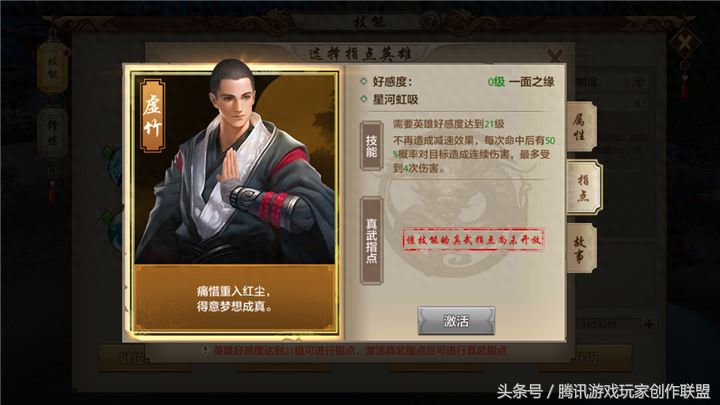This screenshot has height=405, width=720.
Task: Close the 选择指点英雄 dialog
Action: (x=556, y=54)
